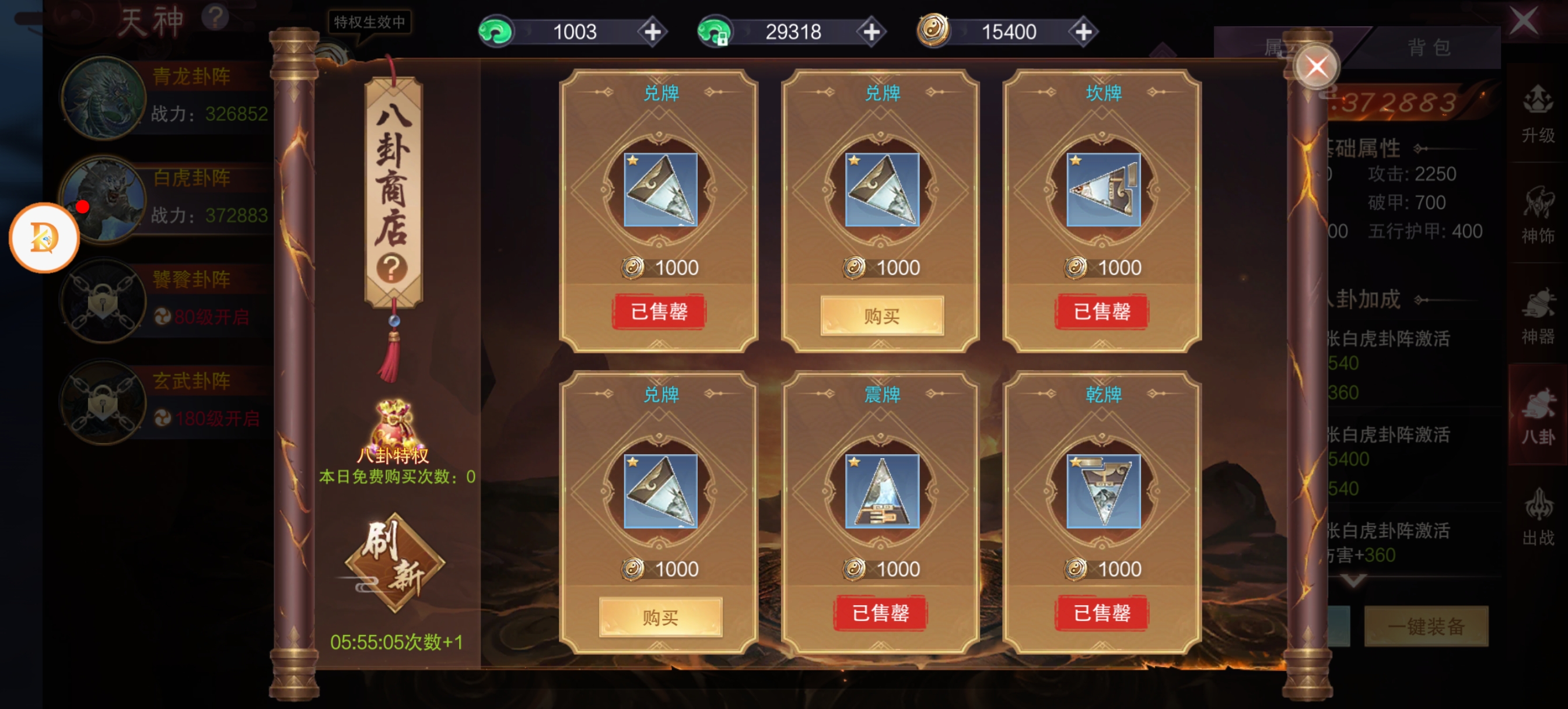Viewport: 1568px width, 709px height.
Task: Add more green jade currency (1003)
Action: click(652, 31)
